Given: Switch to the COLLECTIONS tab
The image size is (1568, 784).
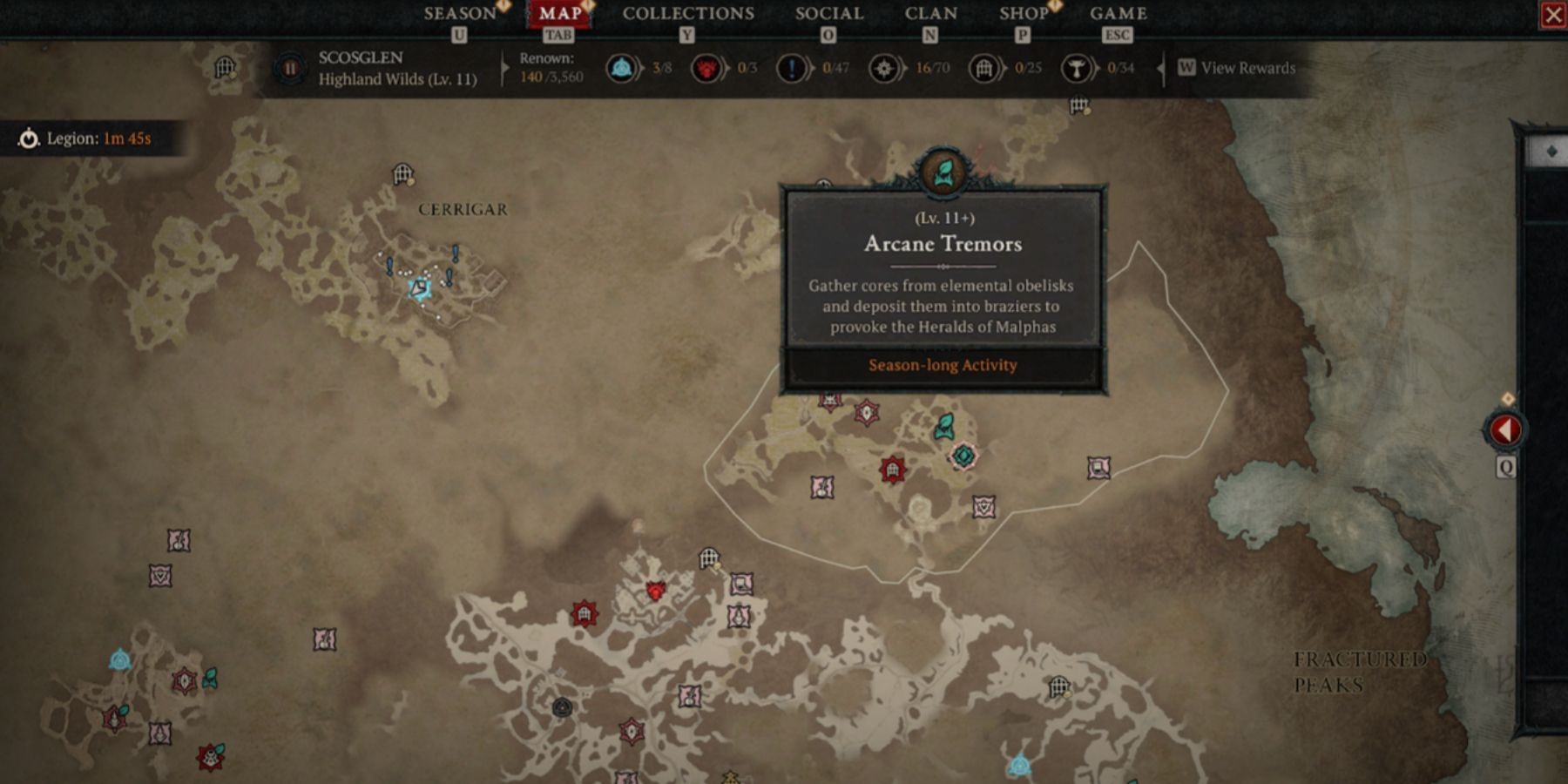Looking at the screenshot, I should pyautogui.click(x=687, y=14).
